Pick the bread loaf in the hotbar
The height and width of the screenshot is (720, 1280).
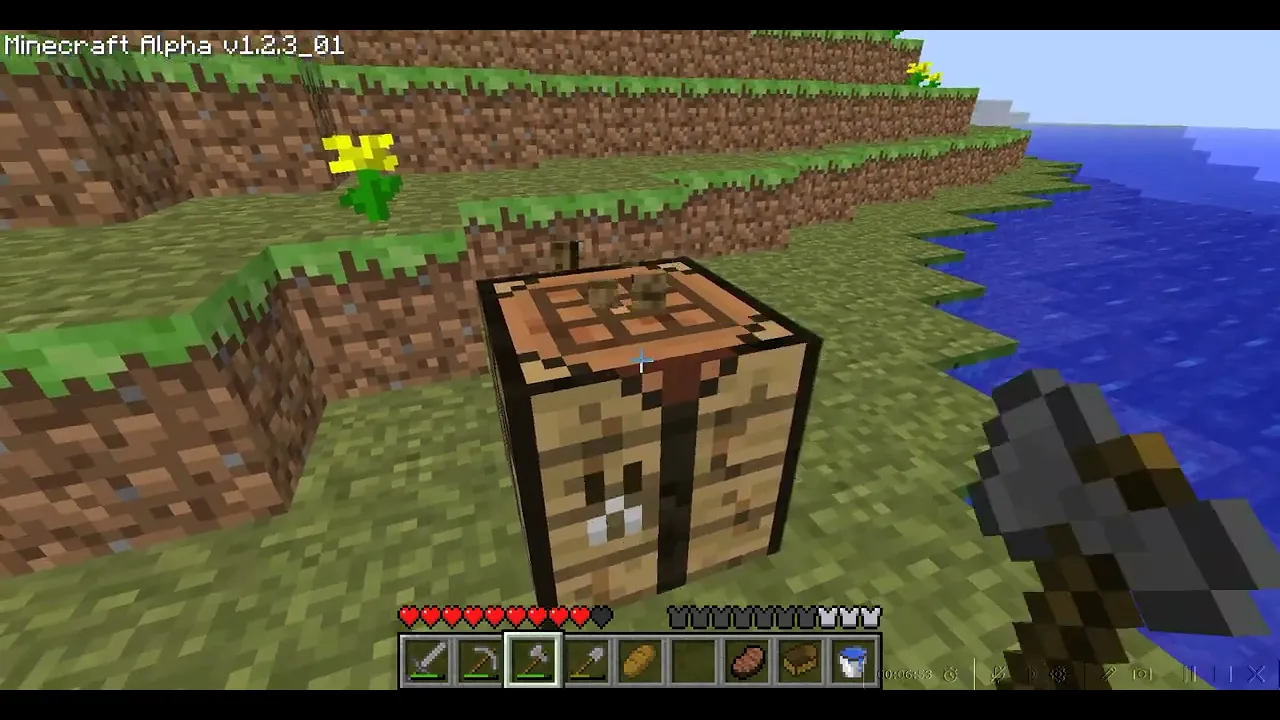(640, 662)
